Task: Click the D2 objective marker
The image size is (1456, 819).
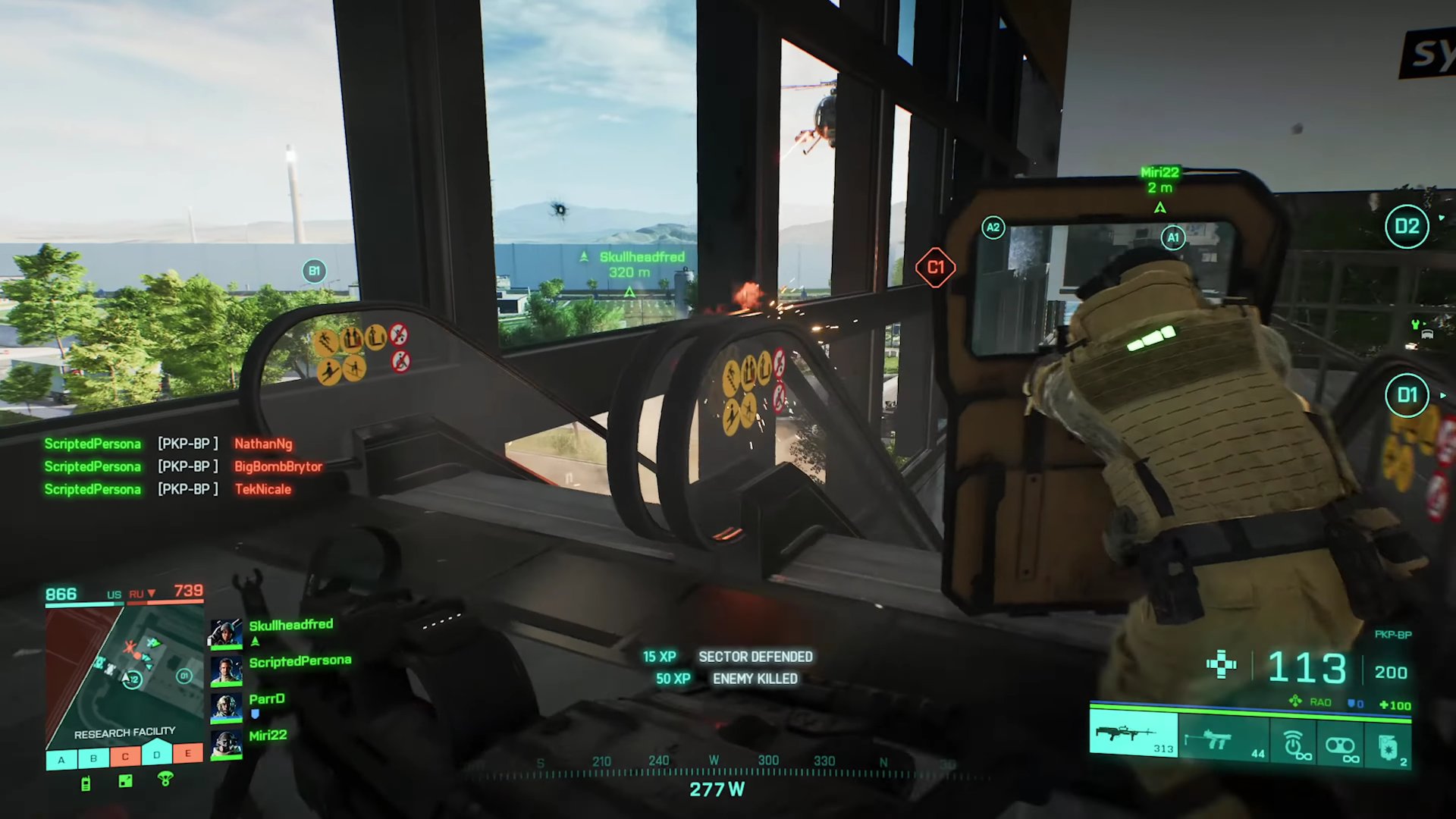Action: pyautogui.click(x=1407, y=226)
